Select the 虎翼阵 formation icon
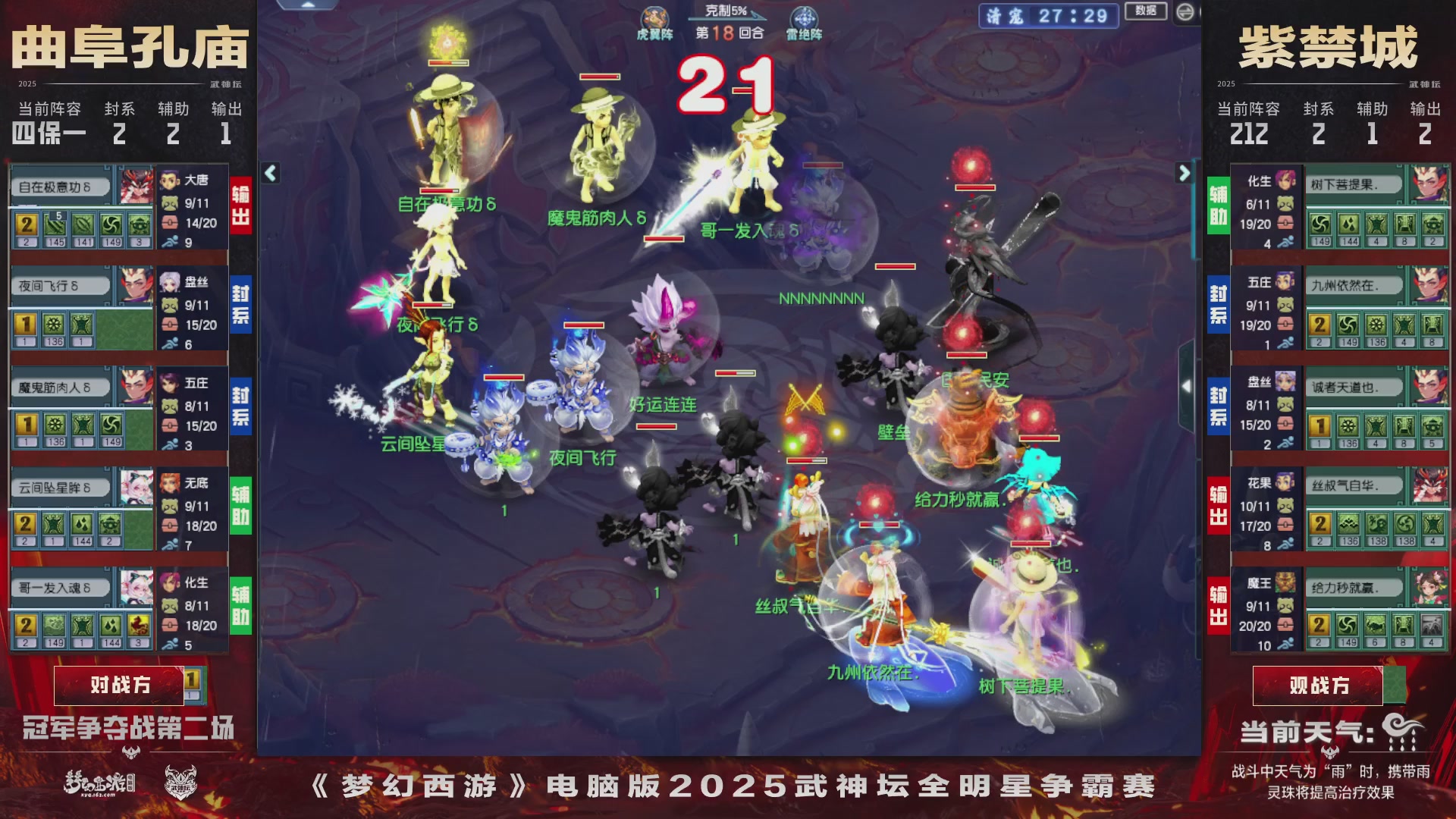 click(x=654, y=17)
